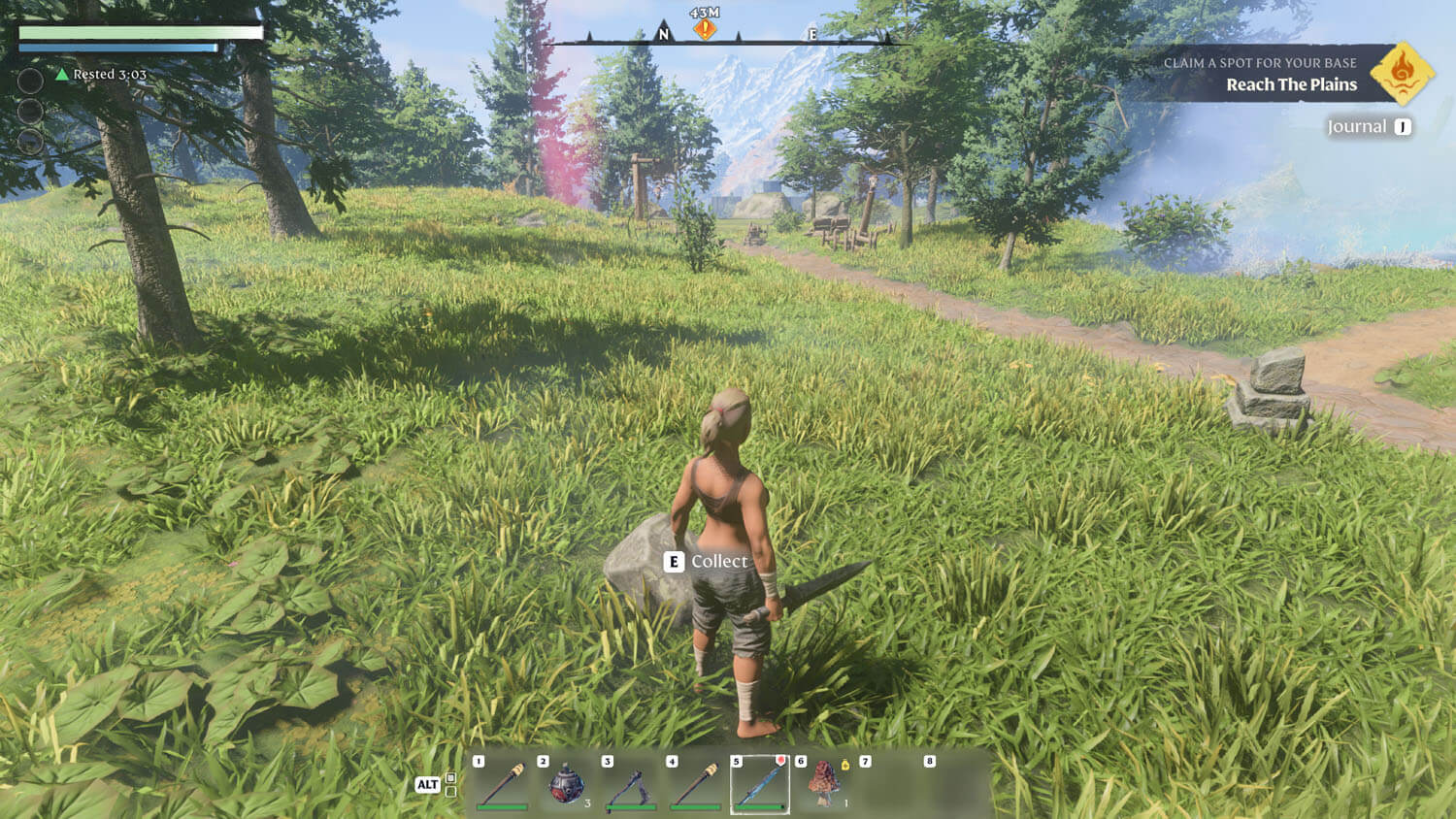1456x819 pixels.
Task: Select the torch in hotbar slot 4
Action: [x=695, y=784]
